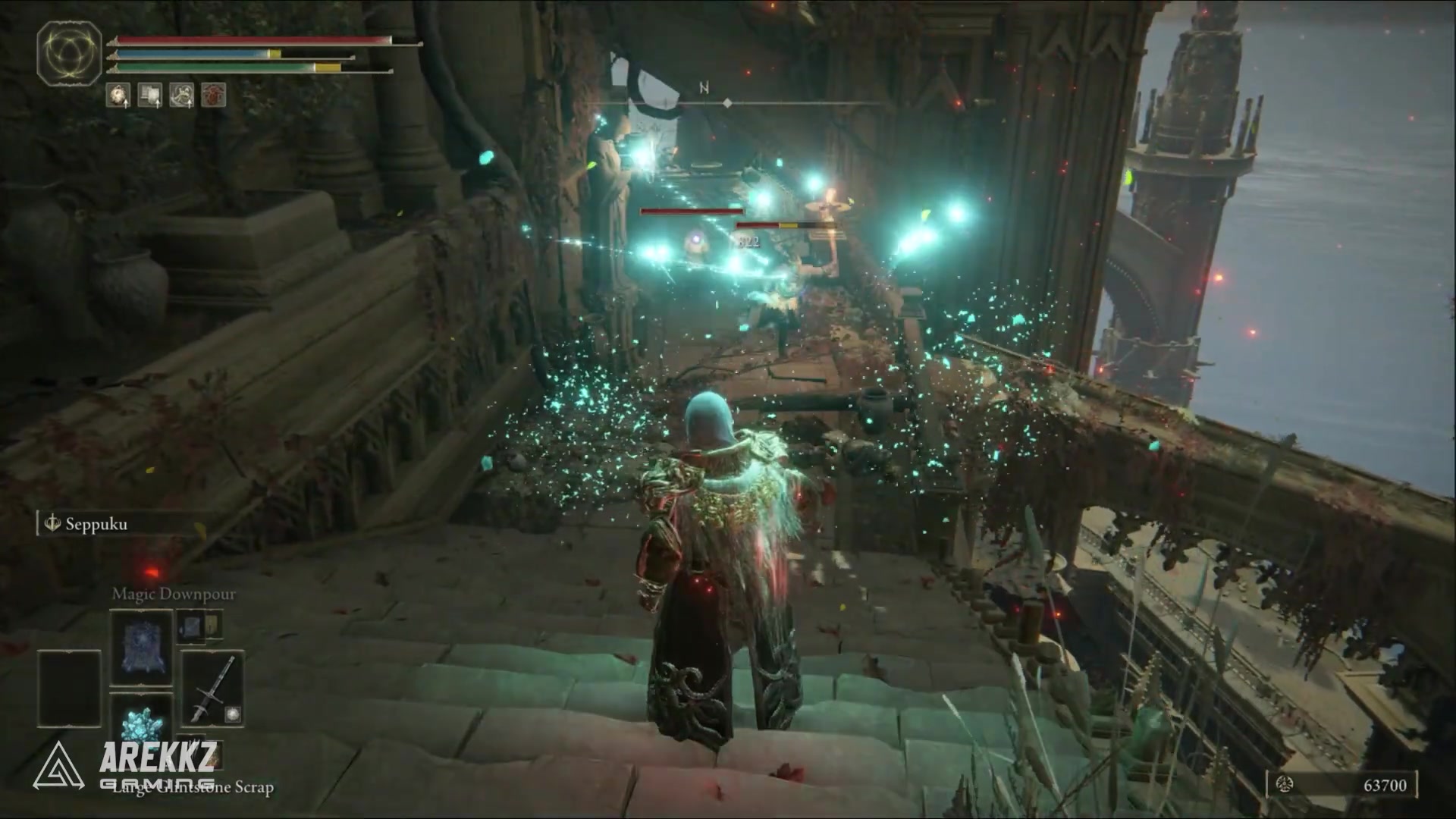Click the Arekkz Gaming channel watermark
1456x819 pixels.
[x=125, y=766]
